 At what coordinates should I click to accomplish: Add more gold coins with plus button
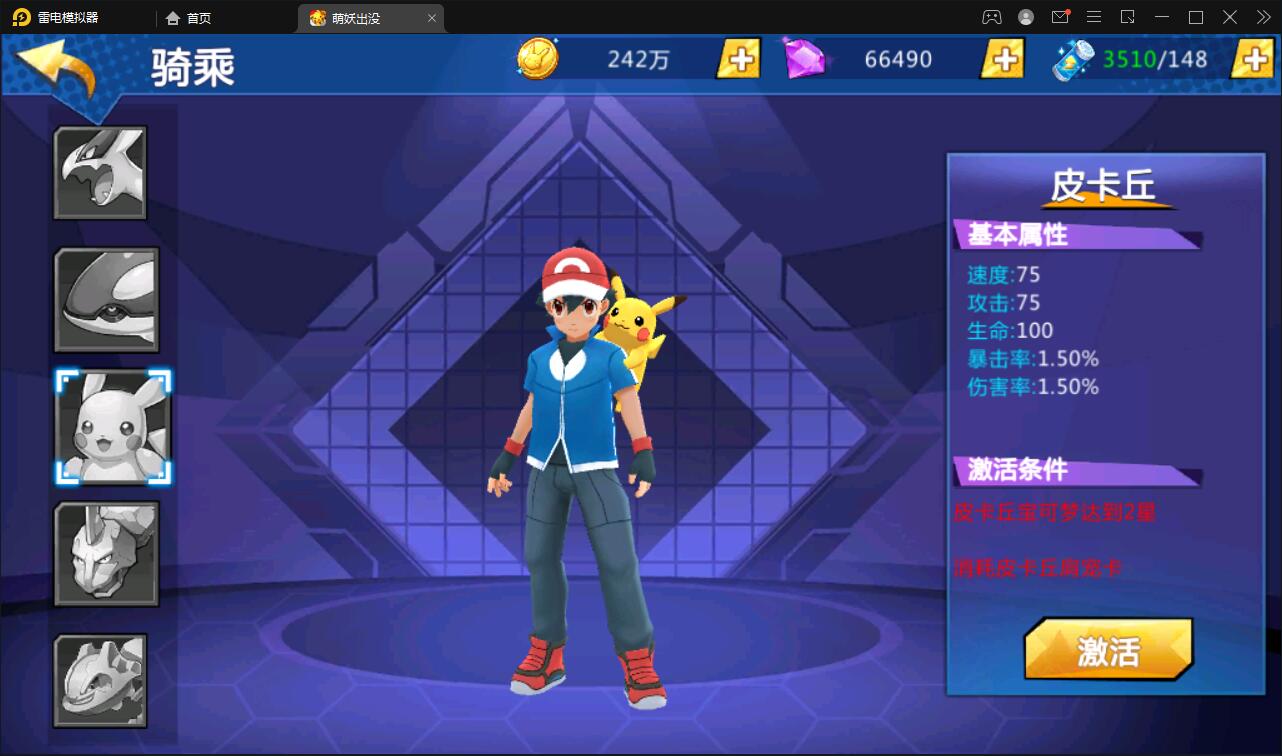pos(739,59)
